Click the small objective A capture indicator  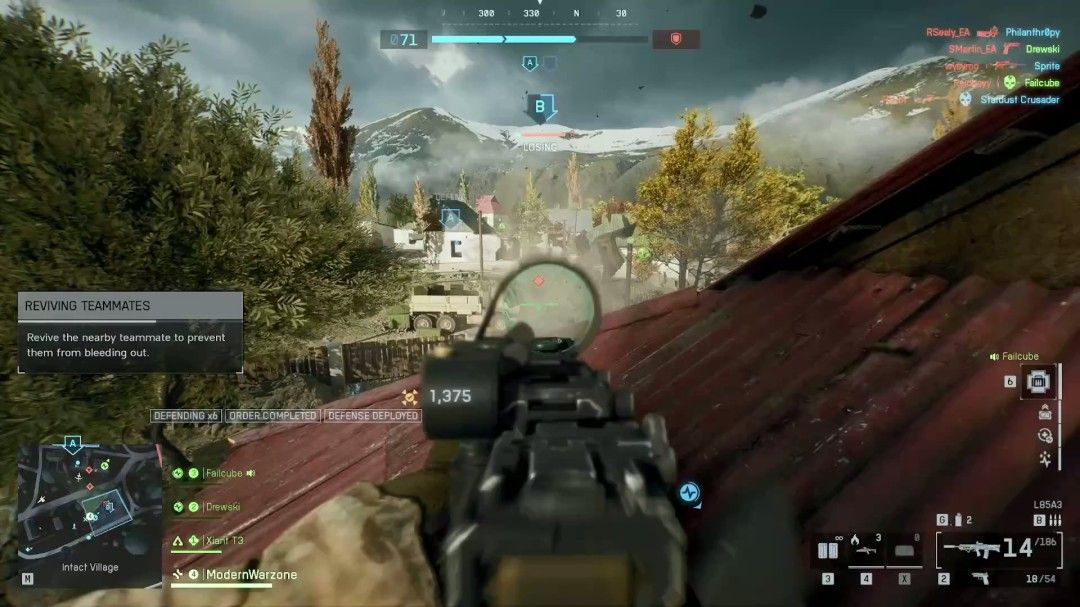tap(530, 63)
